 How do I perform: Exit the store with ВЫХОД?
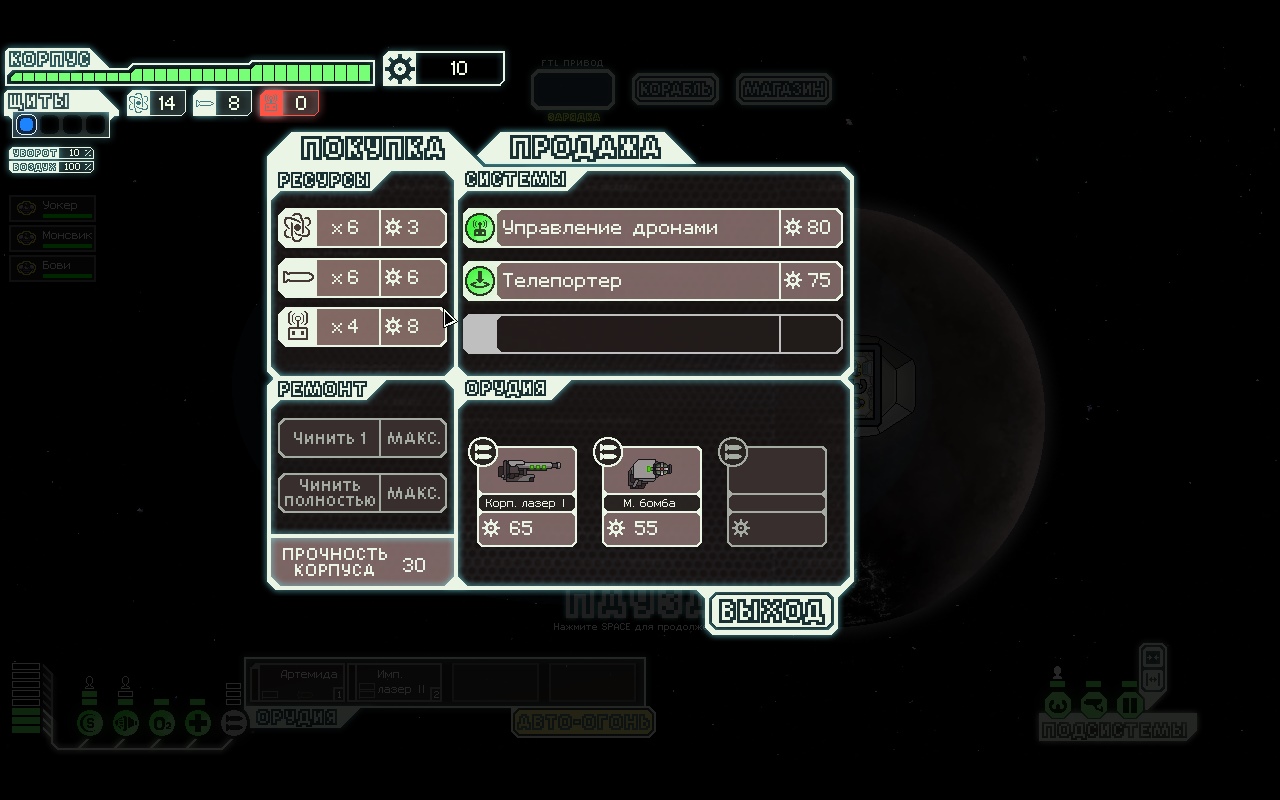click(771, 611)
